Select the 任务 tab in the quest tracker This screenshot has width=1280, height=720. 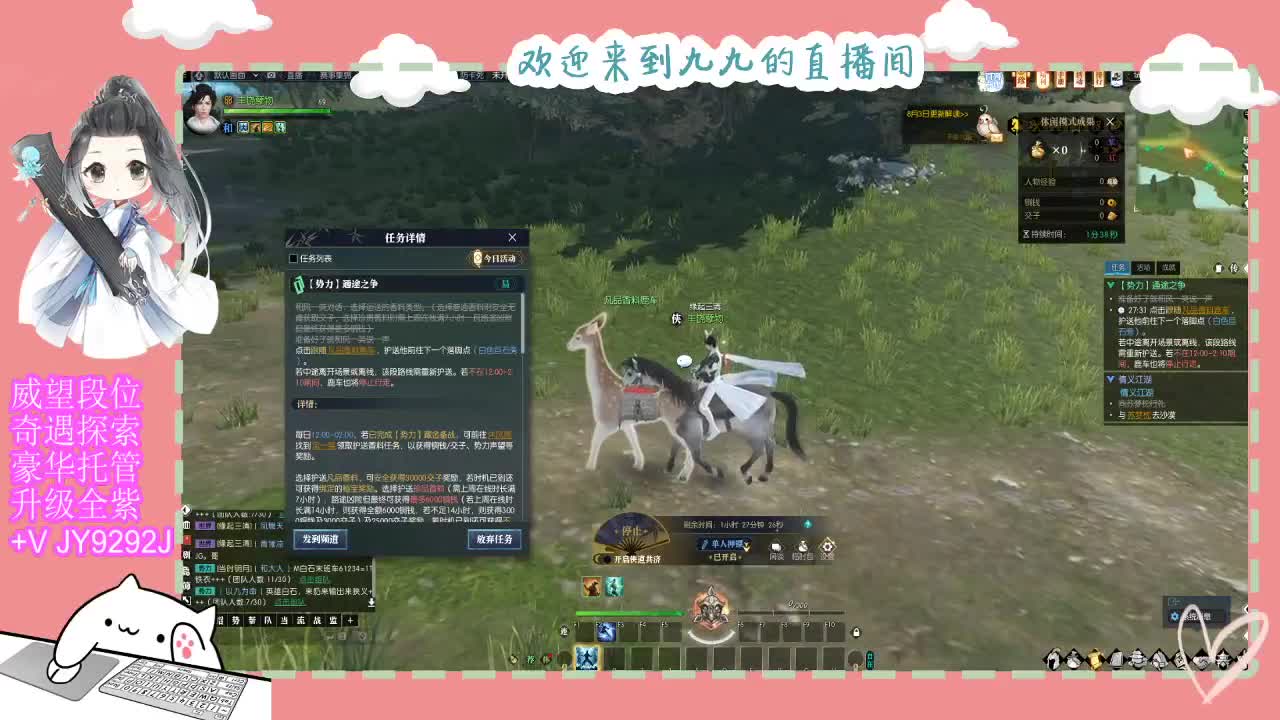point(1119,267)
